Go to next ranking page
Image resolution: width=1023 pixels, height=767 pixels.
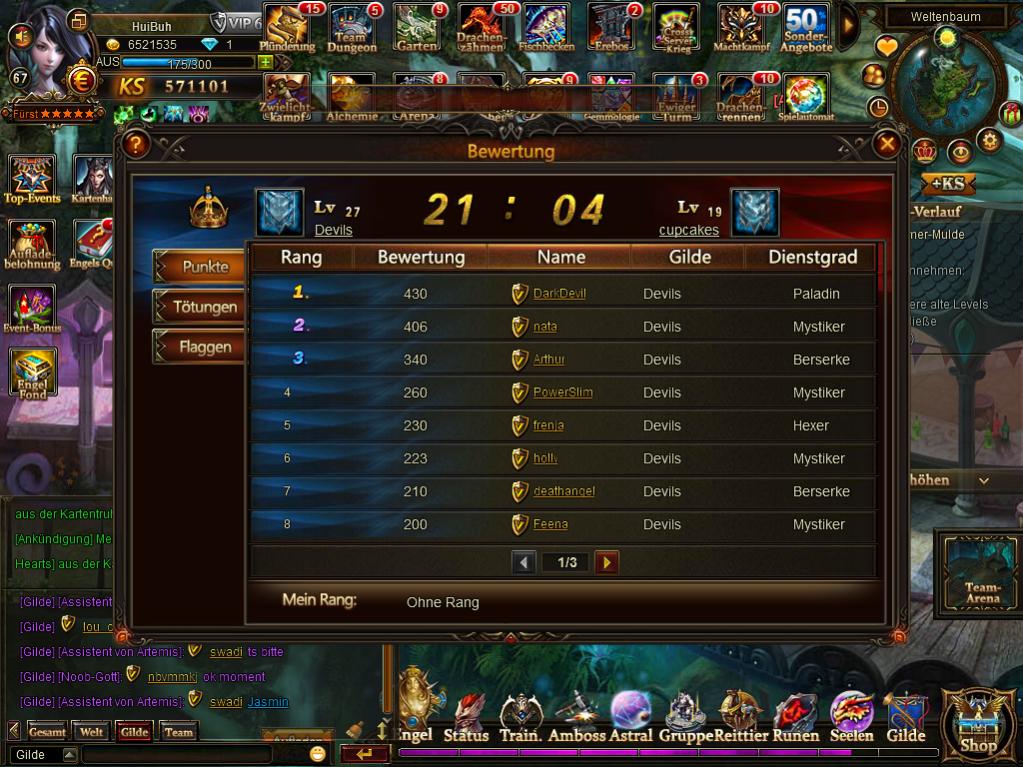coord(606,562)
